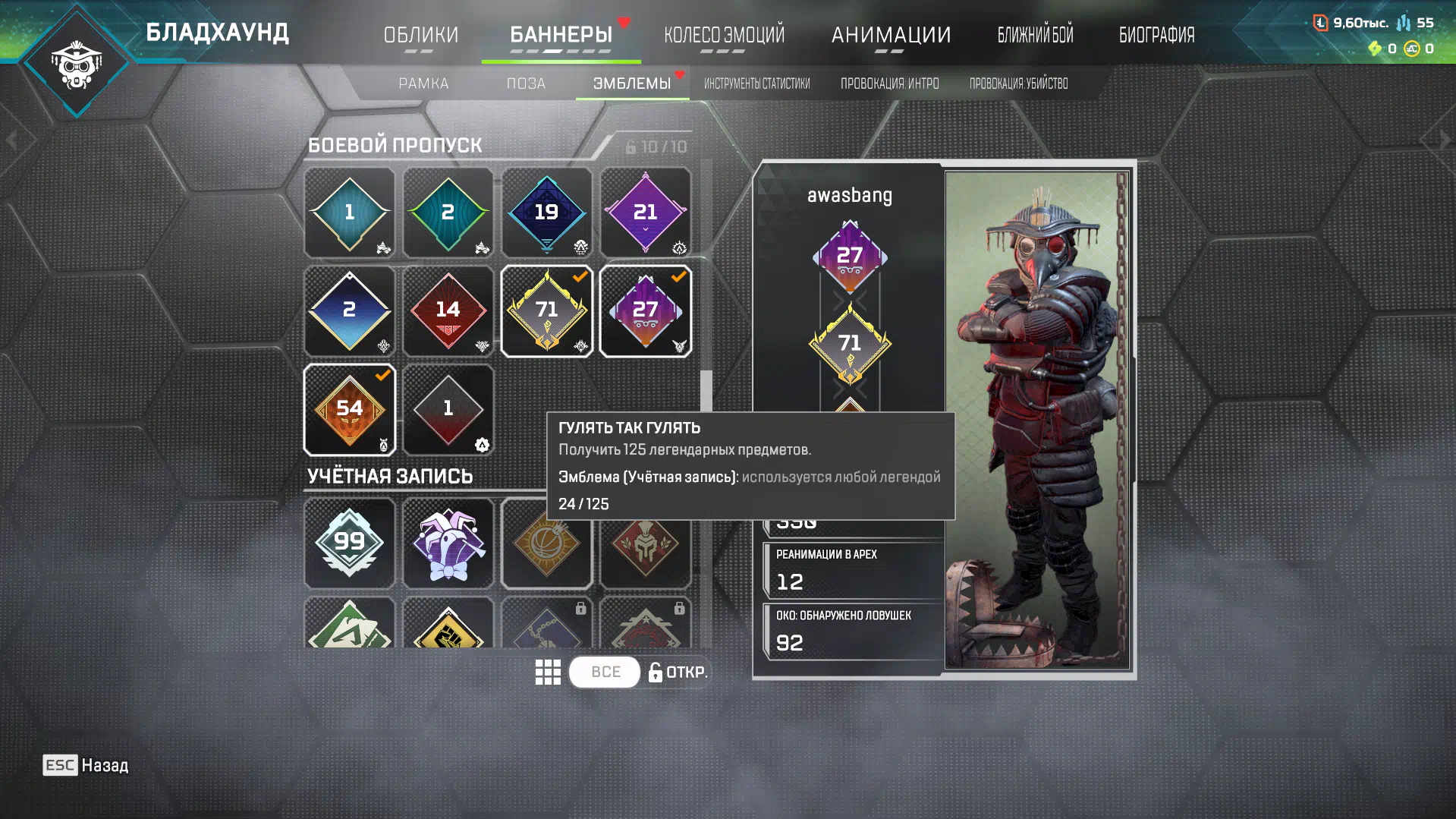Show only unlocked items with ОТКР.
The image size is (1456, 819).
[678, 673]
